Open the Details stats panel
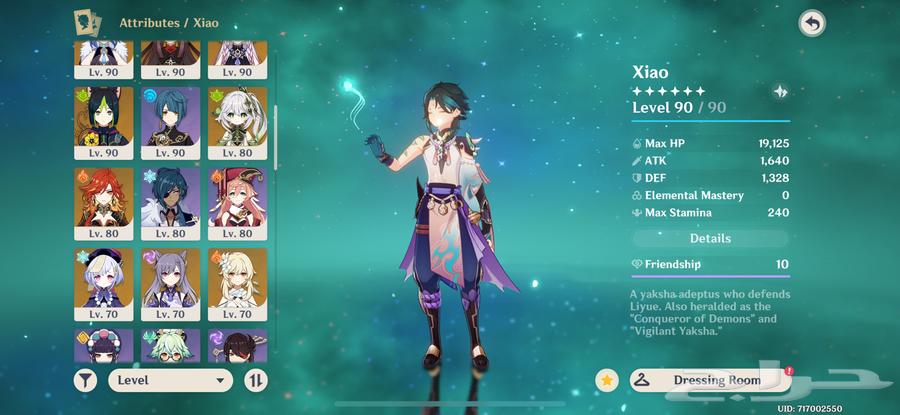 [710, 239]
